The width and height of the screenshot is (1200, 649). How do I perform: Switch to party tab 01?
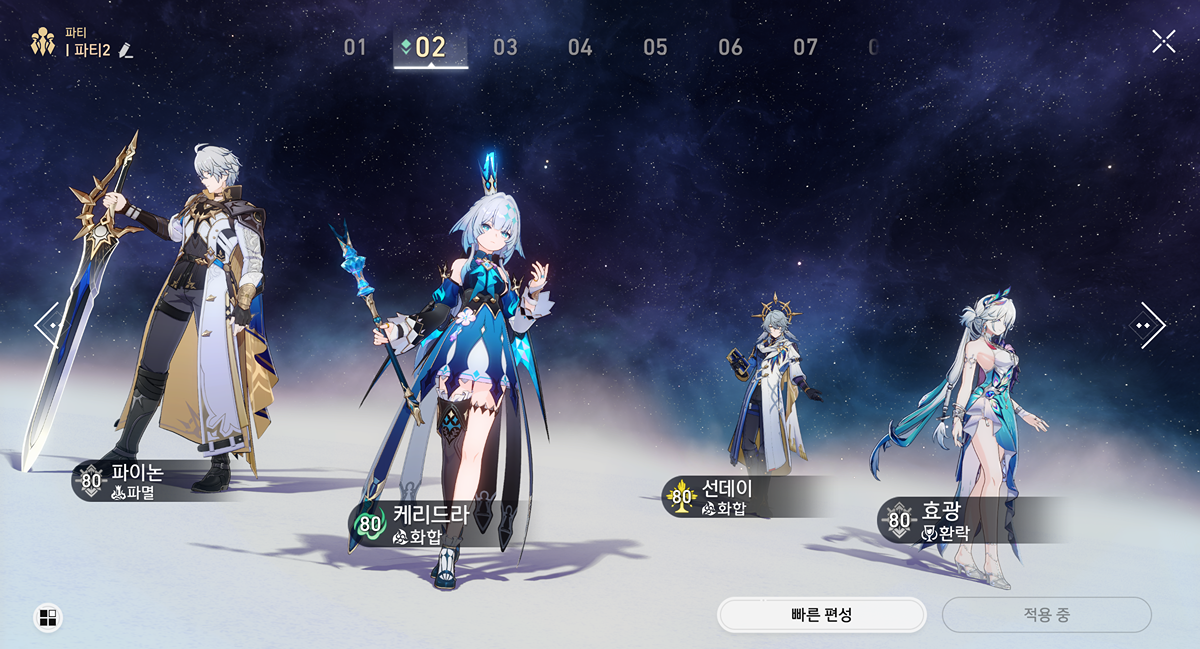click(355, 47)
